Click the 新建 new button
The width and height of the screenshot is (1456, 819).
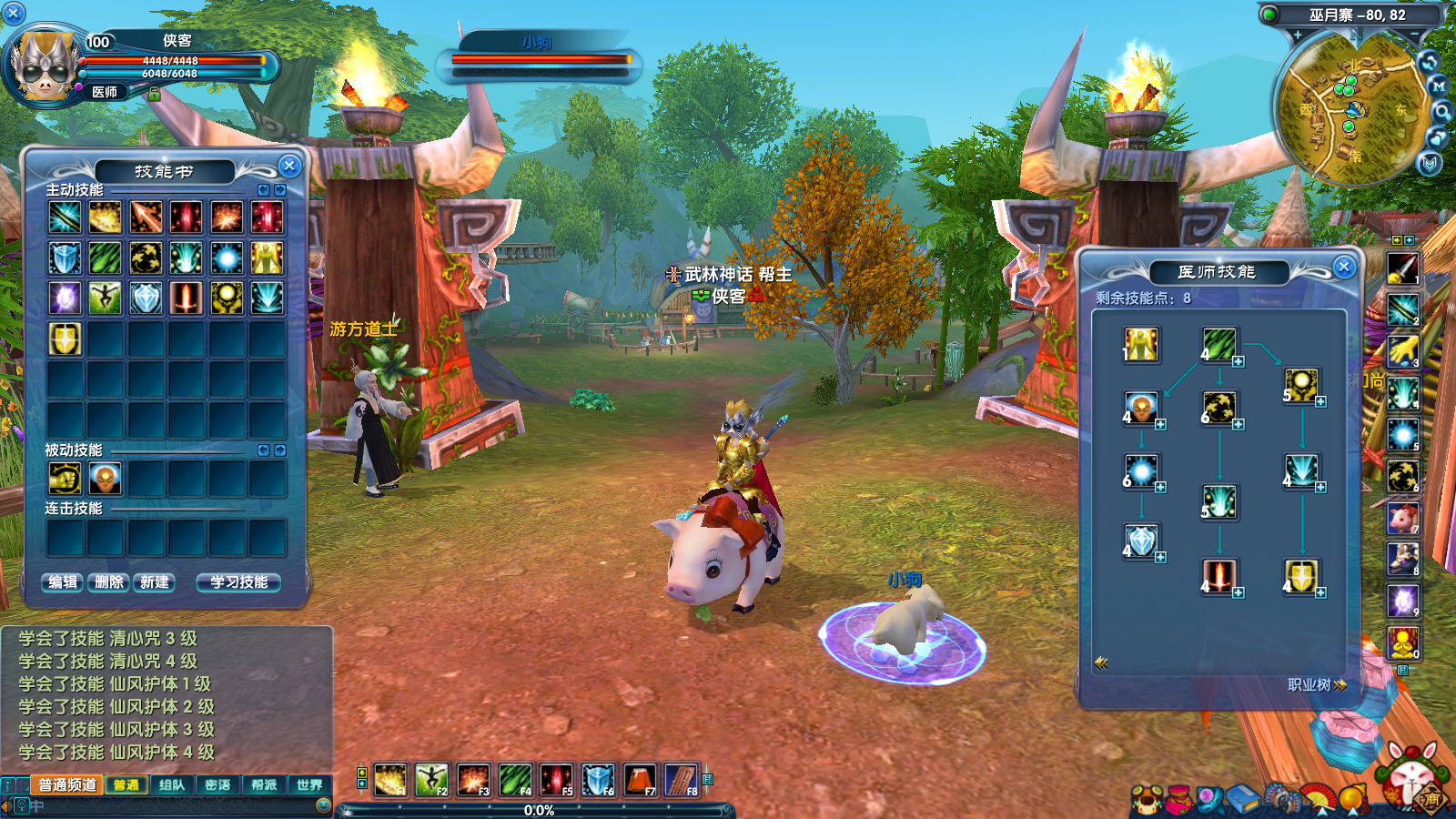click(x=154, y=582)
